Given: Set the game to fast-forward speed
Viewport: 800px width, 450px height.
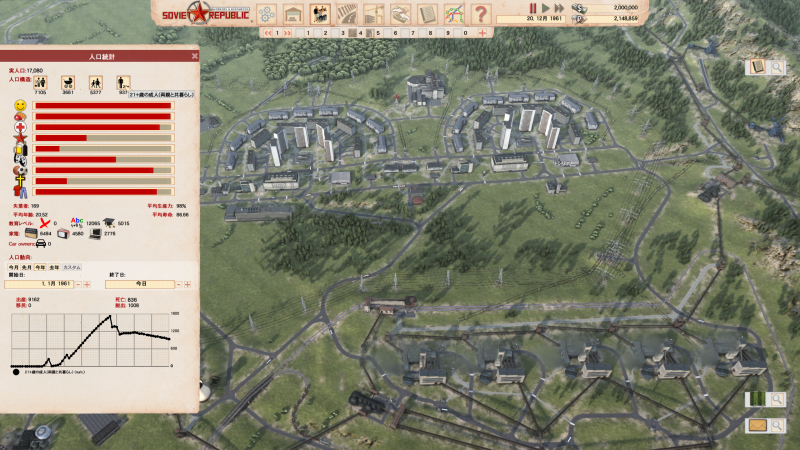Looking at the screenshot, I should coord(559,8).
